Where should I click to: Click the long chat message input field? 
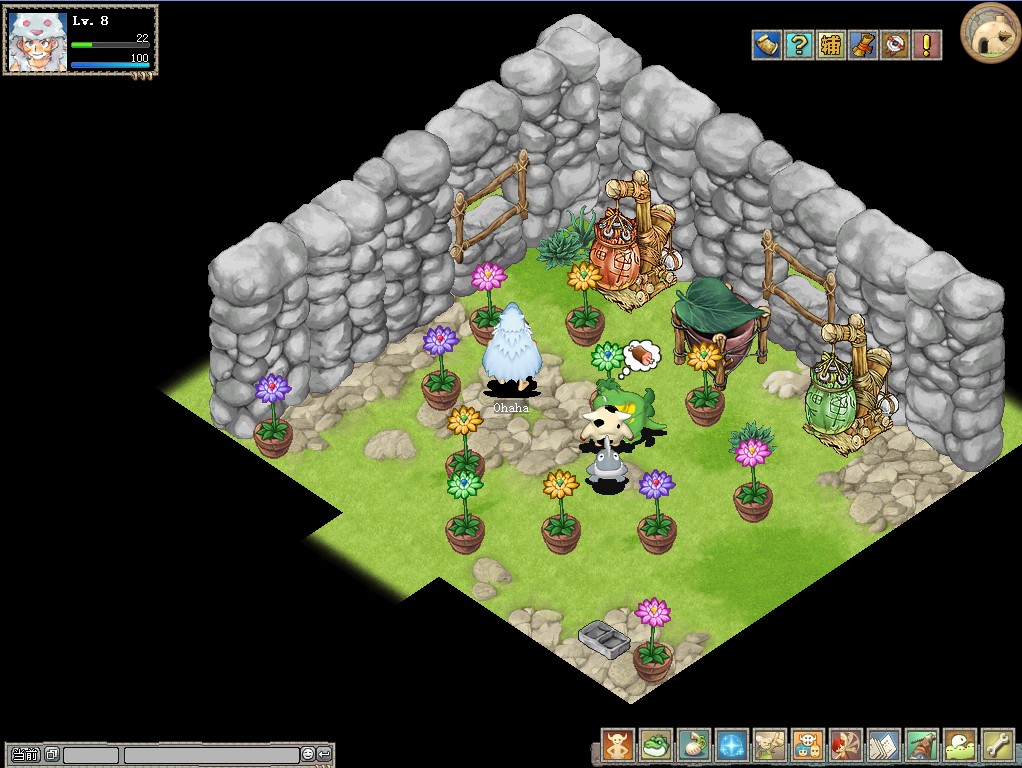(211, 755)
